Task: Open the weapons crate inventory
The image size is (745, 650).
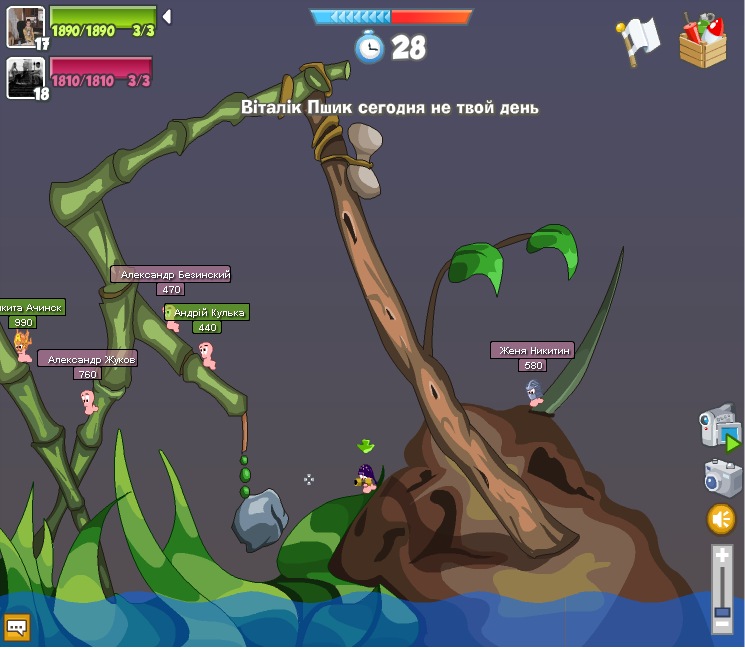Action: click(x=702, y=41)
